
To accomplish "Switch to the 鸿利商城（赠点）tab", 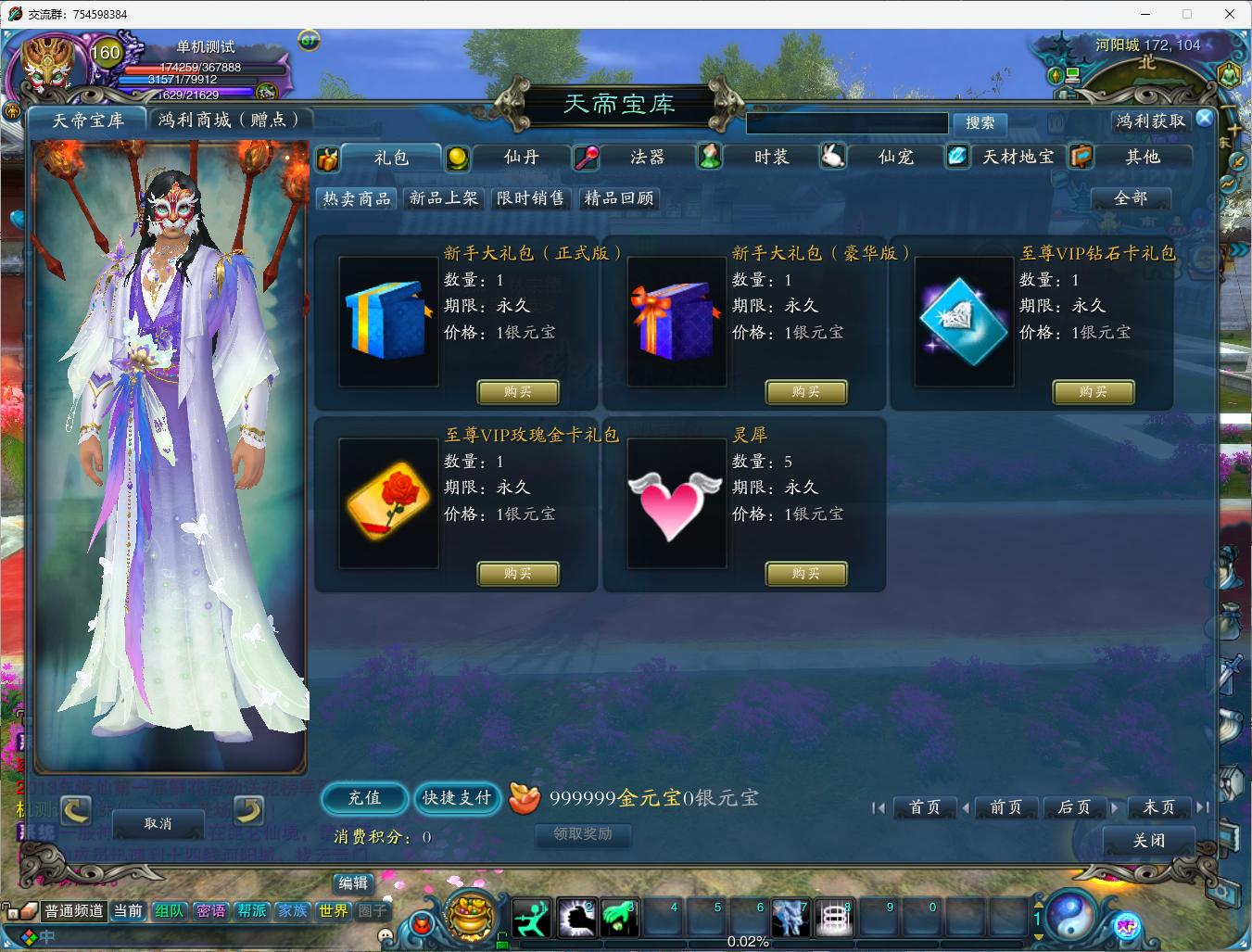I will [230, 120].
